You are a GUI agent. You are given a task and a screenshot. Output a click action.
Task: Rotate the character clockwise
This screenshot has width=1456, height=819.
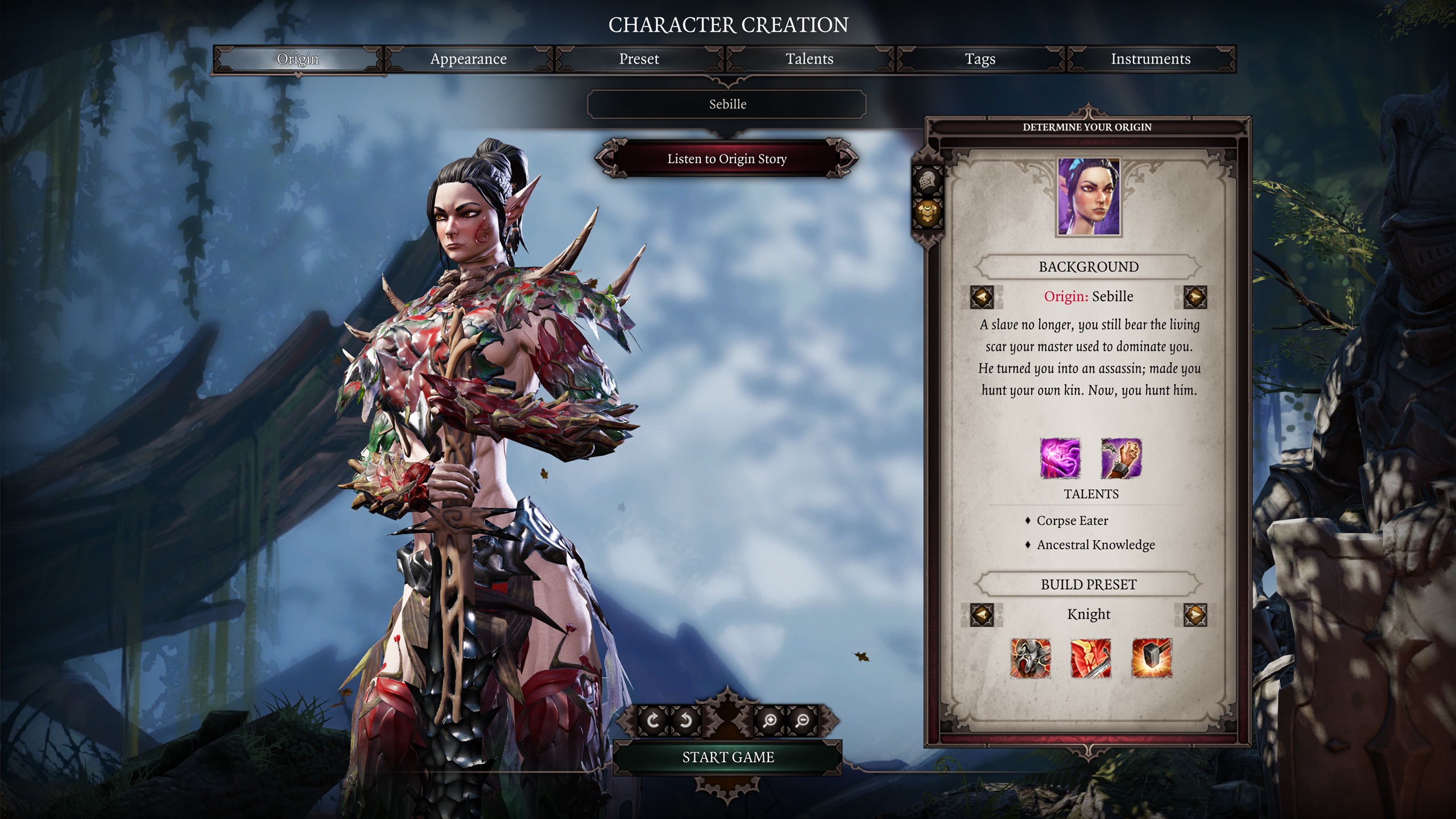click(x=653, y=721)
